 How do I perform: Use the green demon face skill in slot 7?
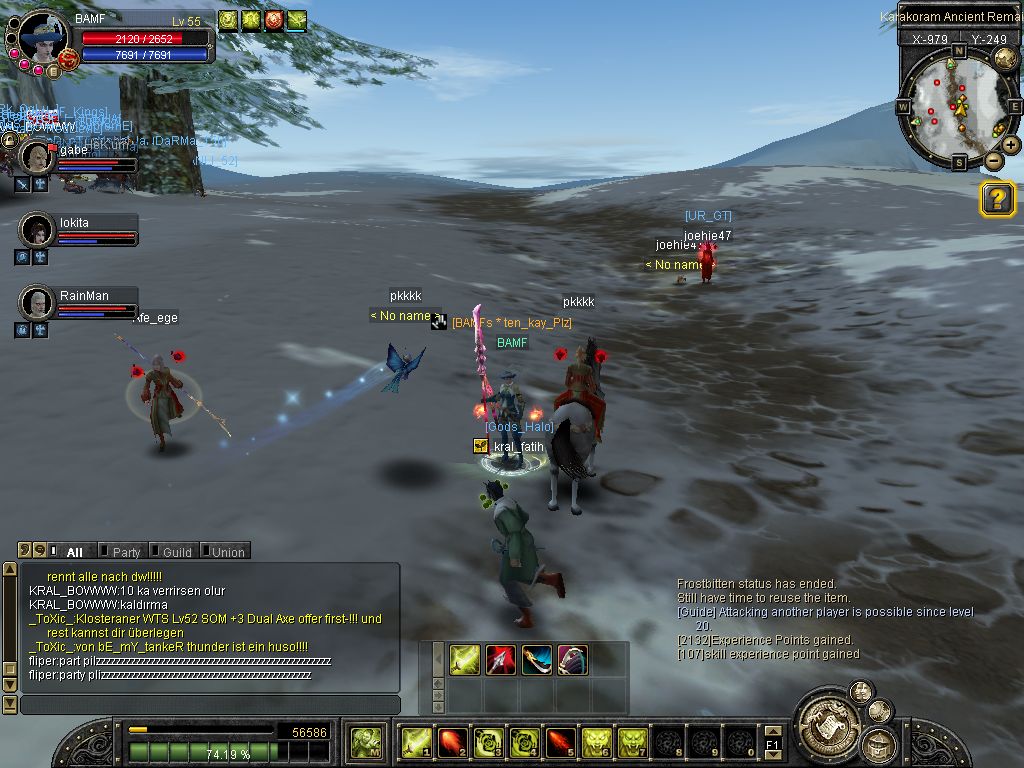point(632,742)
